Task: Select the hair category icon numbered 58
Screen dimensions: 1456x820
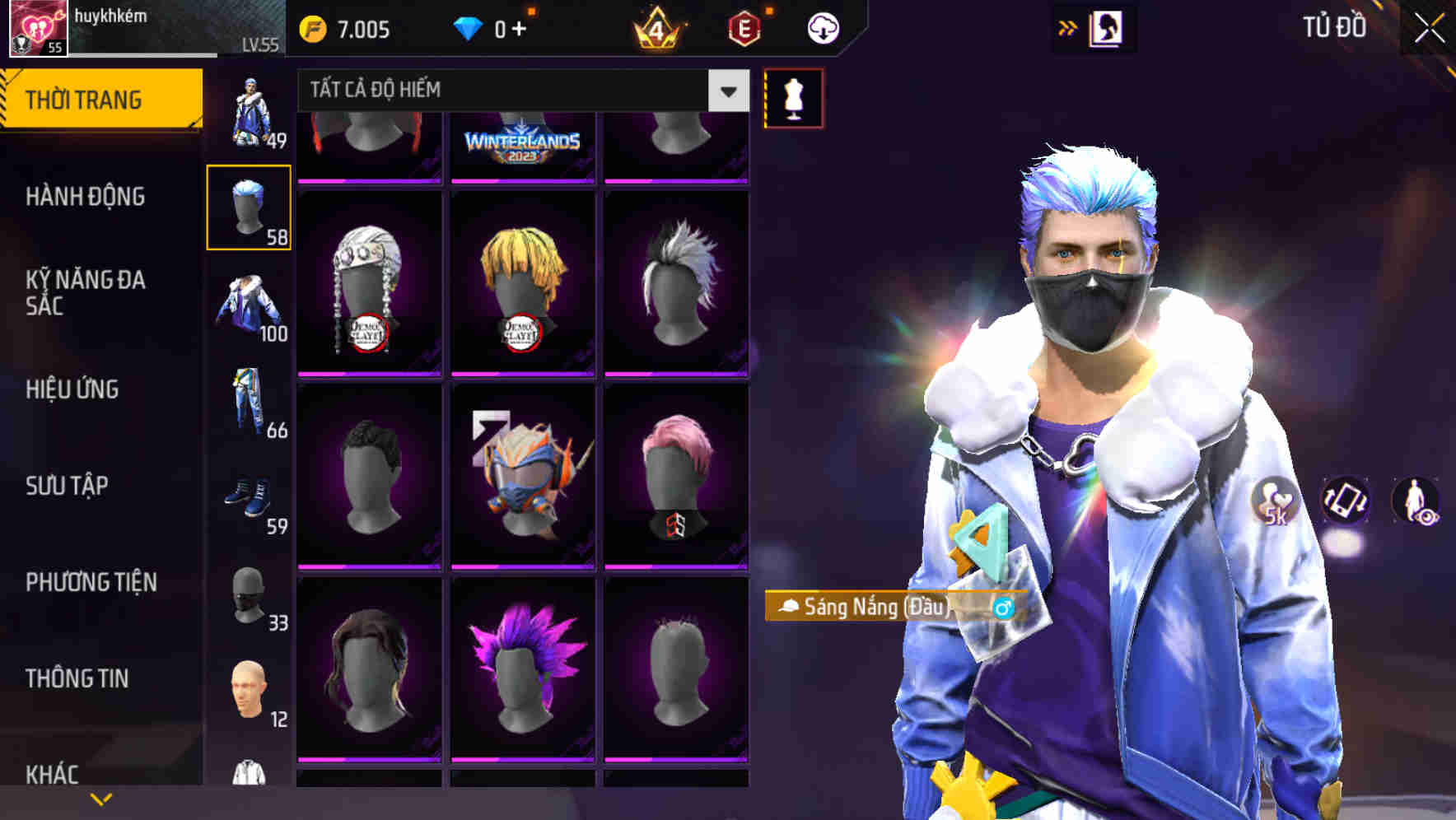Action: coord(249,206)
